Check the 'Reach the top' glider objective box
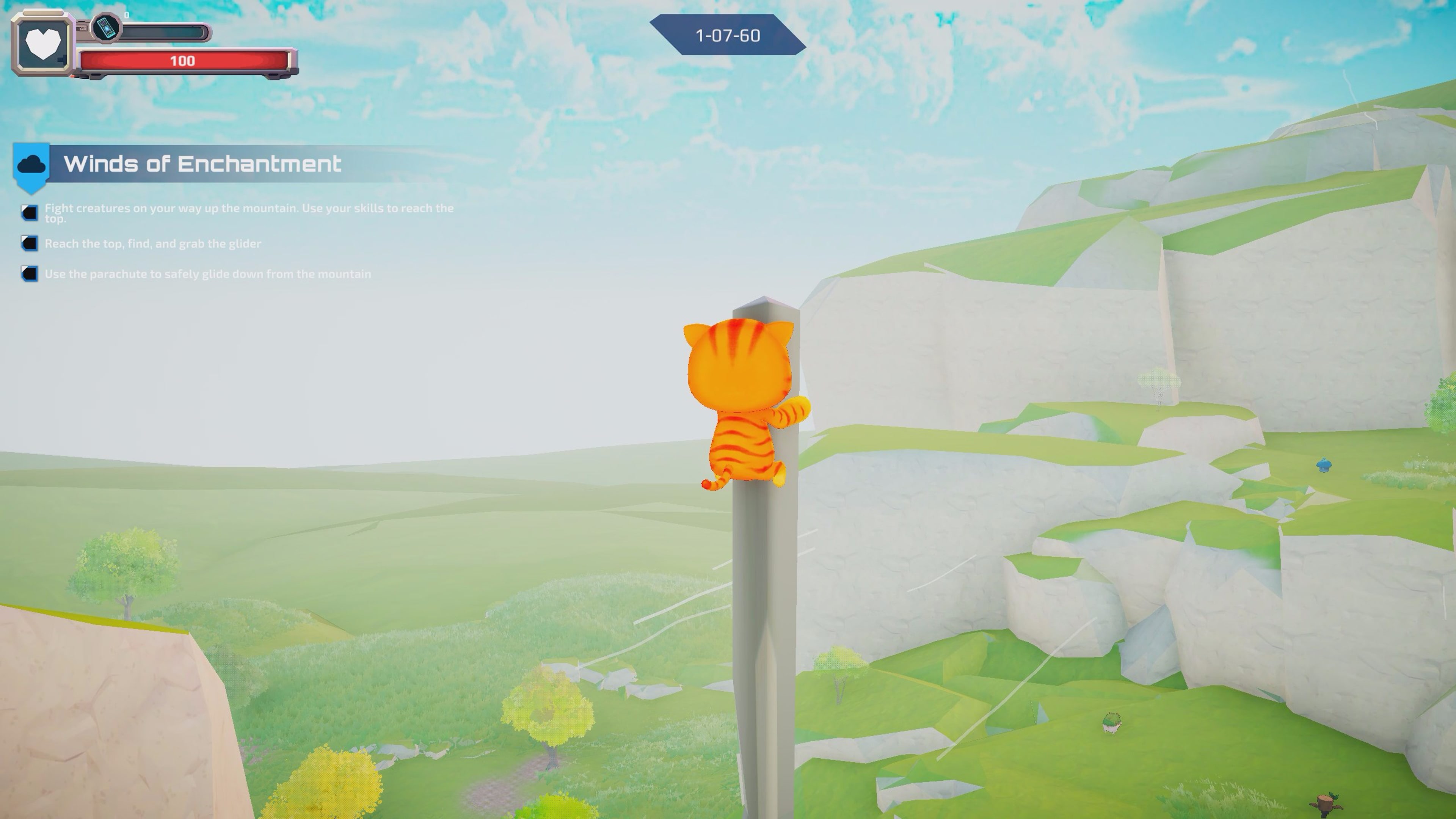The width and height of the screenshot is (1456, 819). point(30,243)
